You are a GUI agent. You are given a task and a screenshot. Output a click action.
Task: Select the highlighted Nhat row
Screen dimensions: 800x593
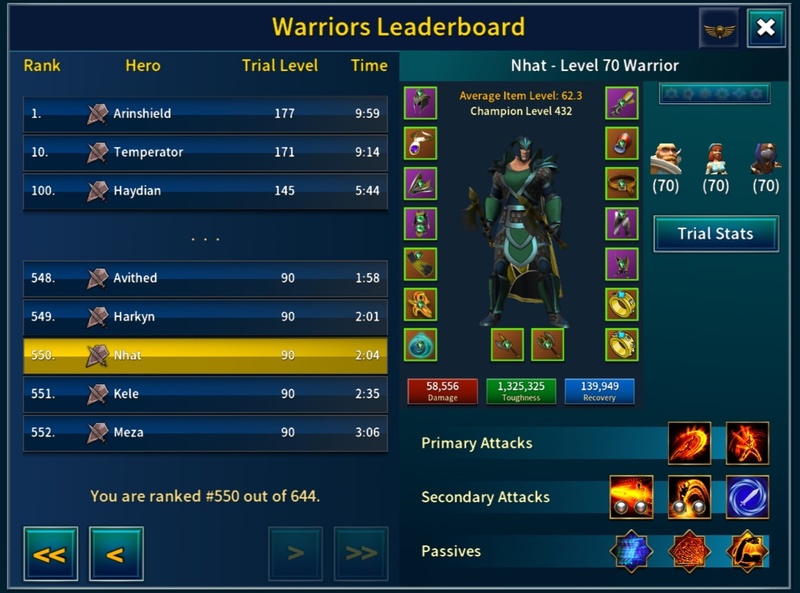coord(205,356)
